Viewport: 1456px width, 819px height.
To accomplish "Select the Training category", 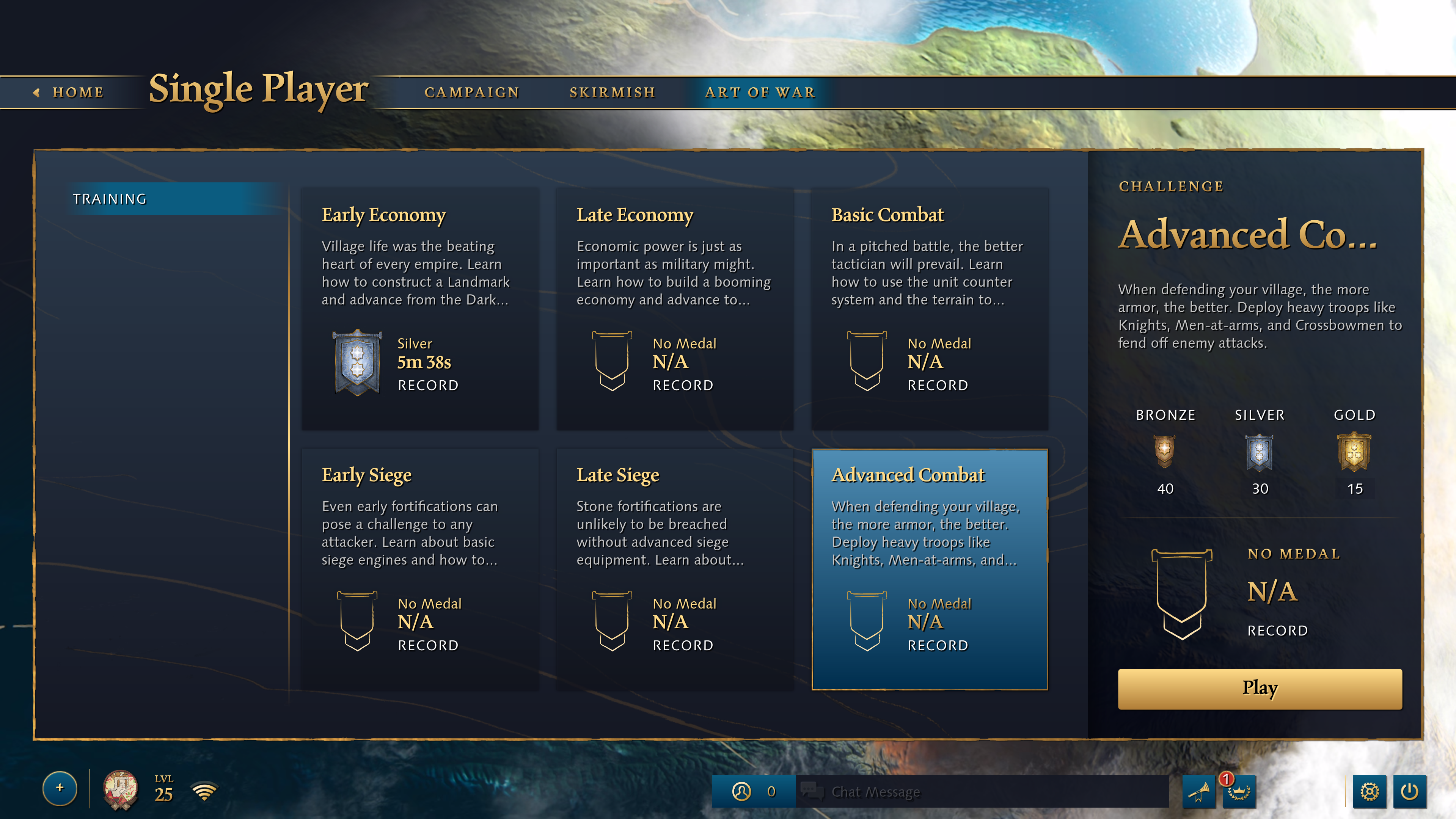I will tap(170, 198).
